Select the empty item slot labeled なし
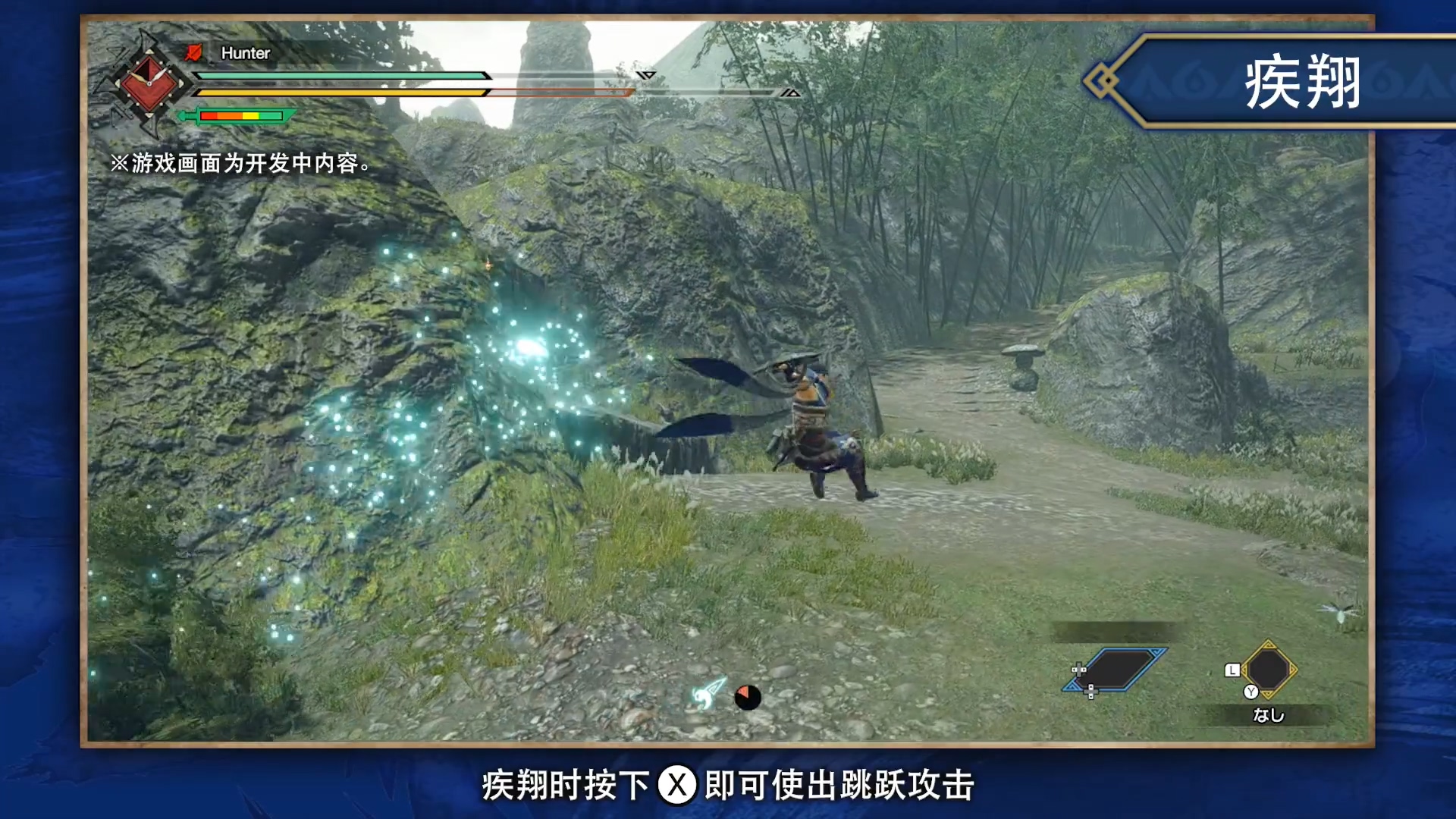The image size is (1456, 819). click(1268, 670)
